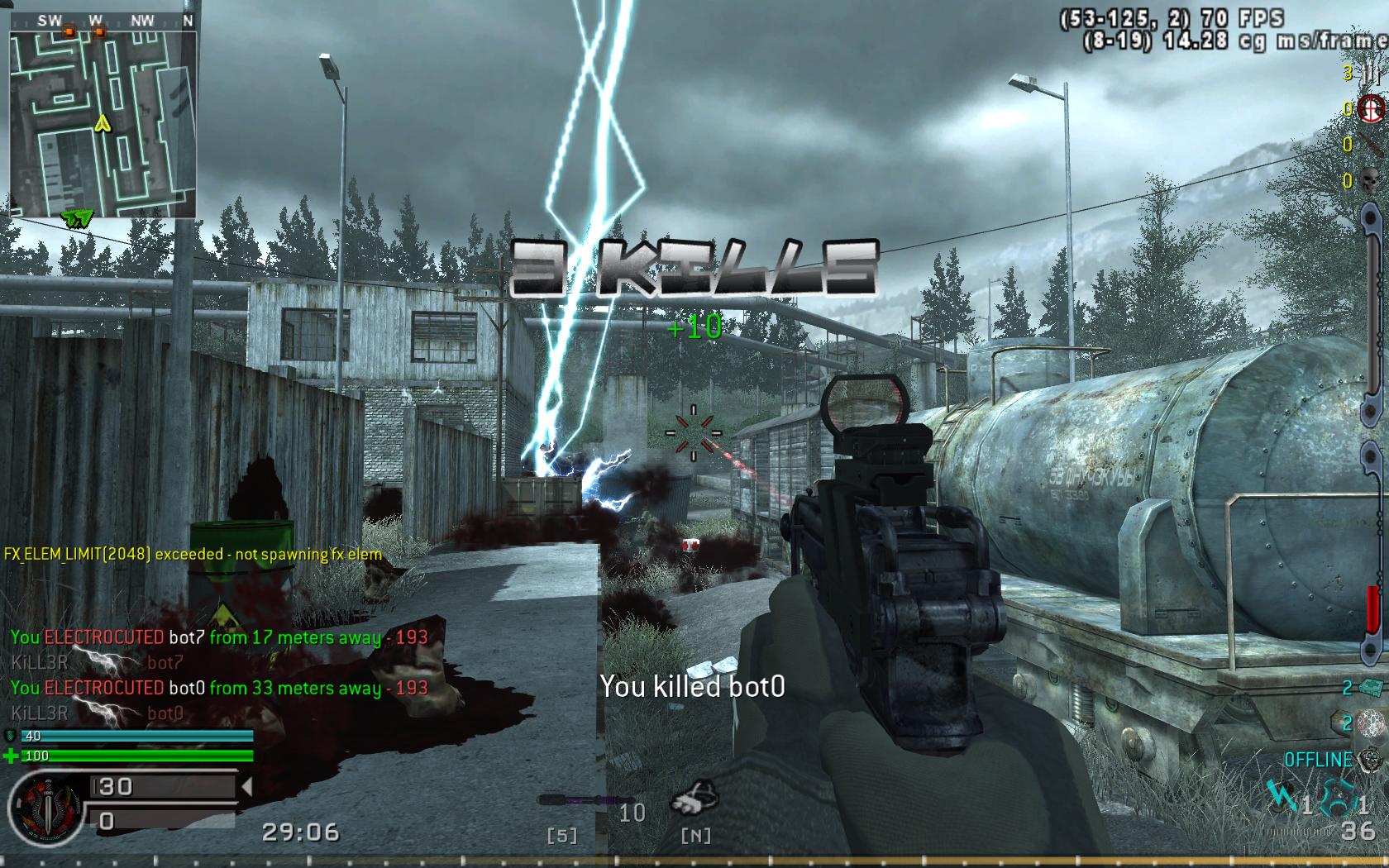1389x868 pixels.
Task: Click the armor shield icon
Action: tap(11, 735)
